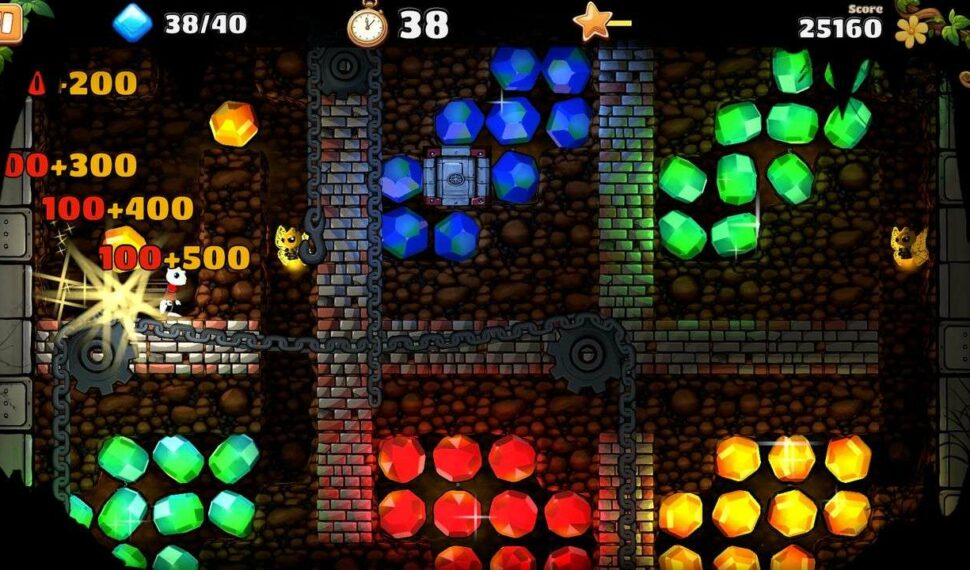The width and height of the screenshot is (970, 570).
Task: Pause the game with the orange button
Action: tap(8, 25)
